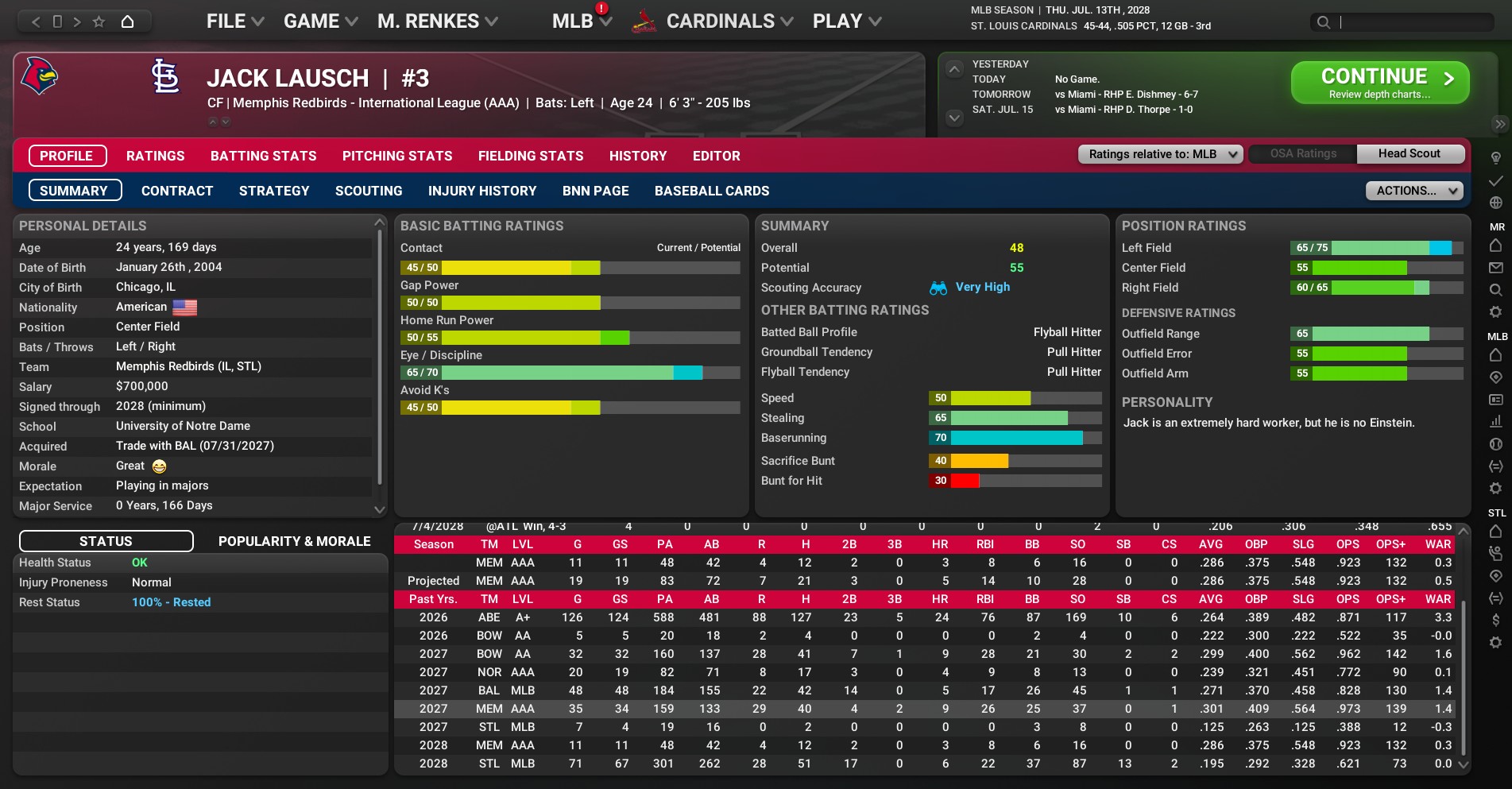View the BASEBALL CARDS sub-tab

coord(711,191)
